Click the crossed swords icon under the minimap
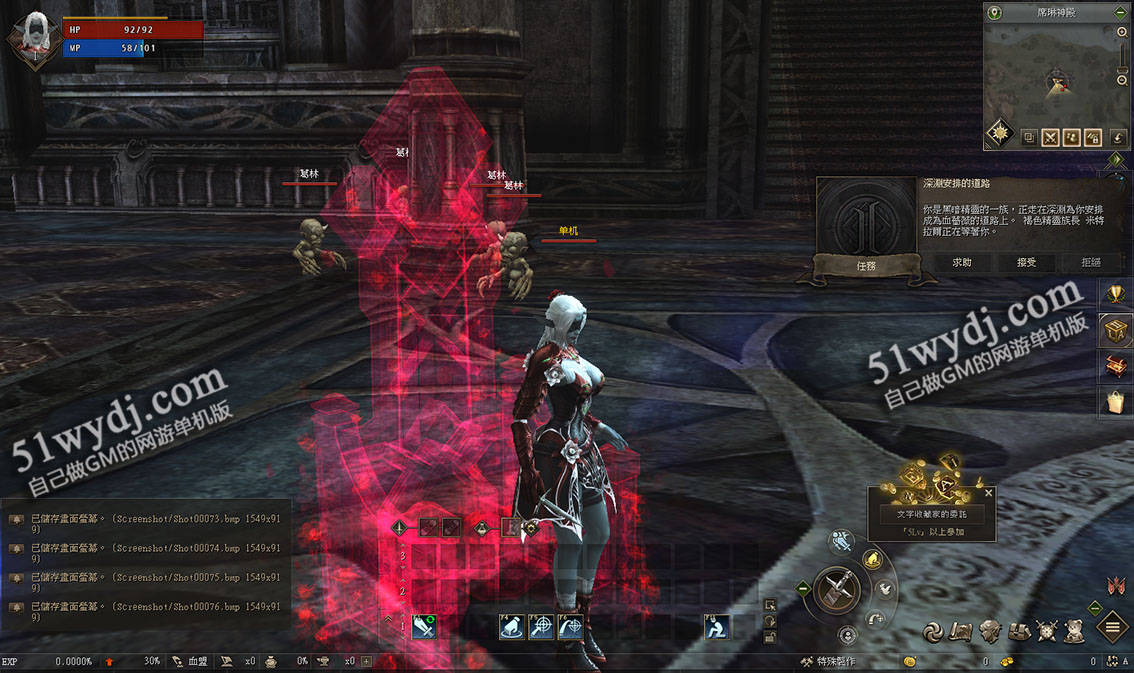Image resolution: width=1134 pixels, height=673 pixels. click(1050, 138)
